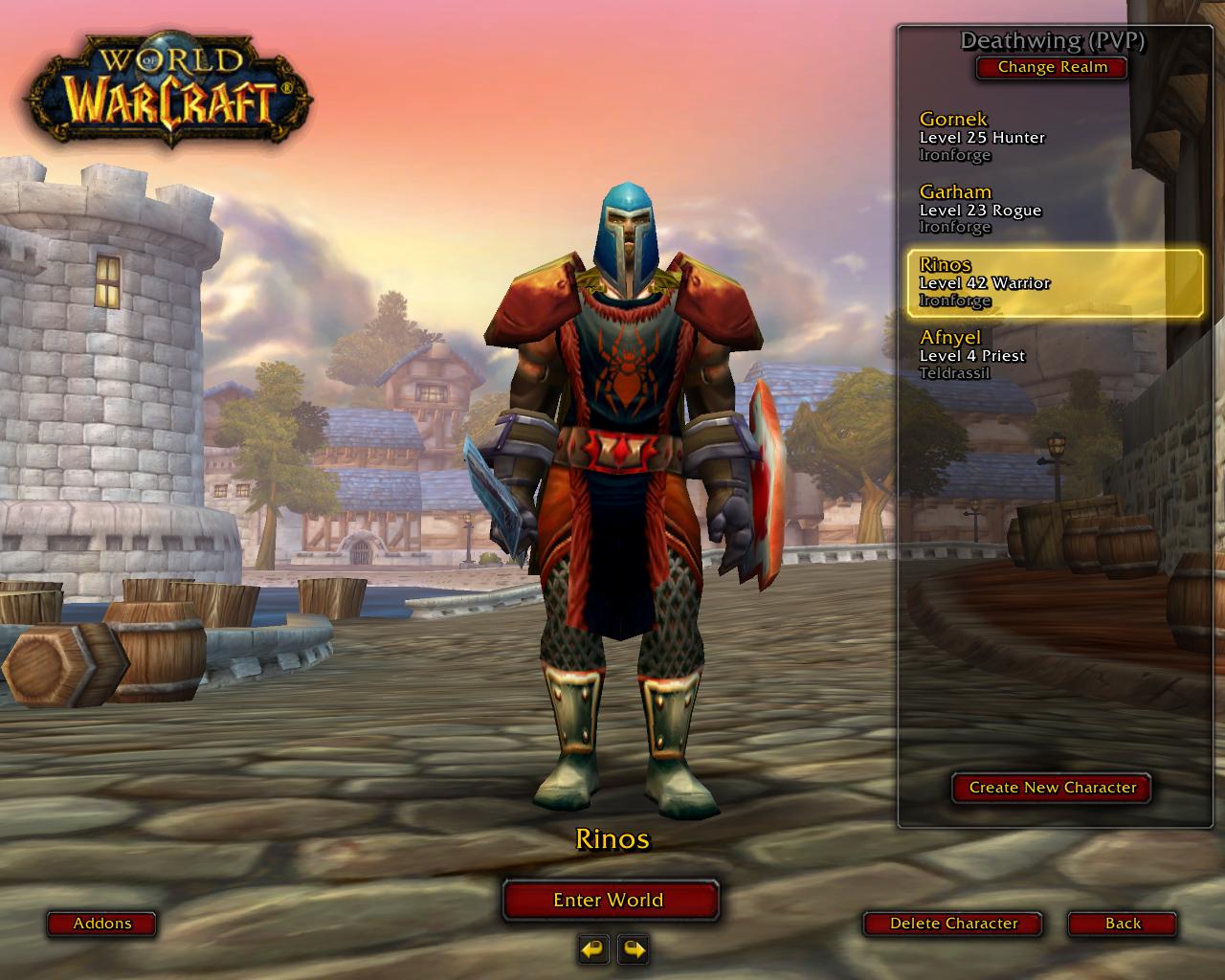Select Rinos the level 42 warrior
Screen dimensions: 1225x980
1055,282
